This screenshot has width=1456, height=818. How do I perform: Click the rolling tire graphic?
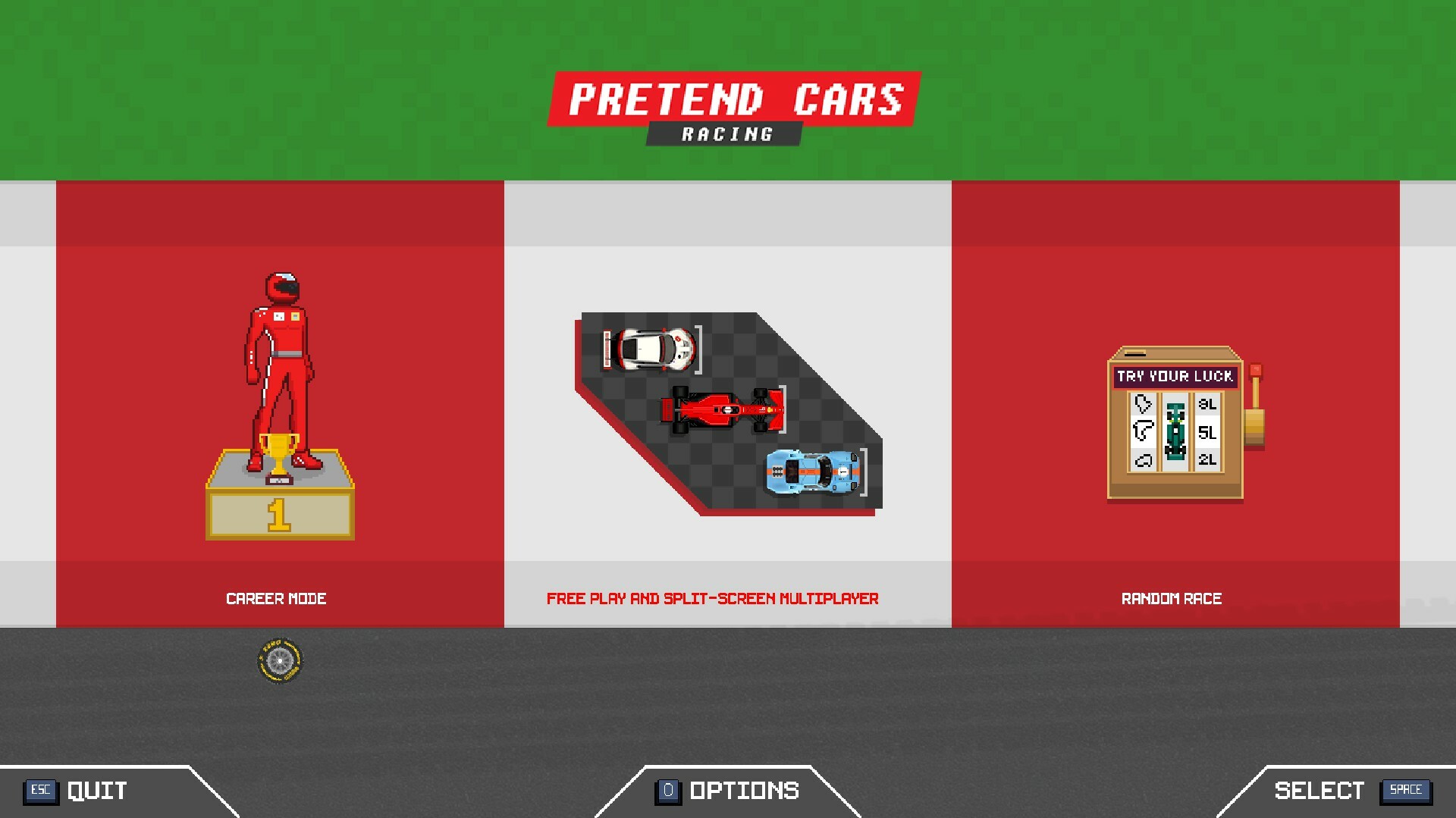(278, 660)
